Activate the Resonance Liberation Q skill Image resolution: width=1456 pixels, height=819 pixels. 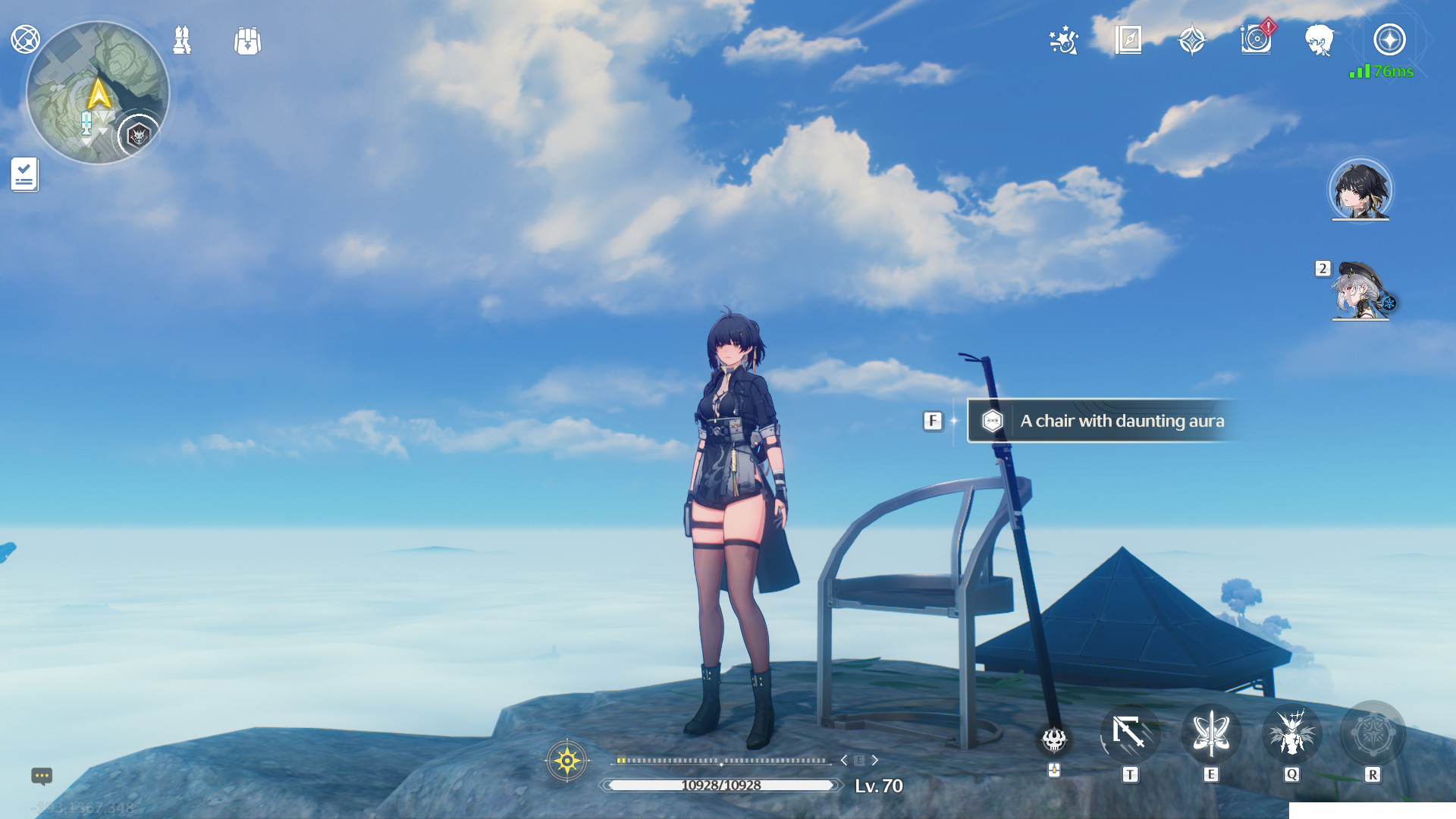[x=1292, y=733]
